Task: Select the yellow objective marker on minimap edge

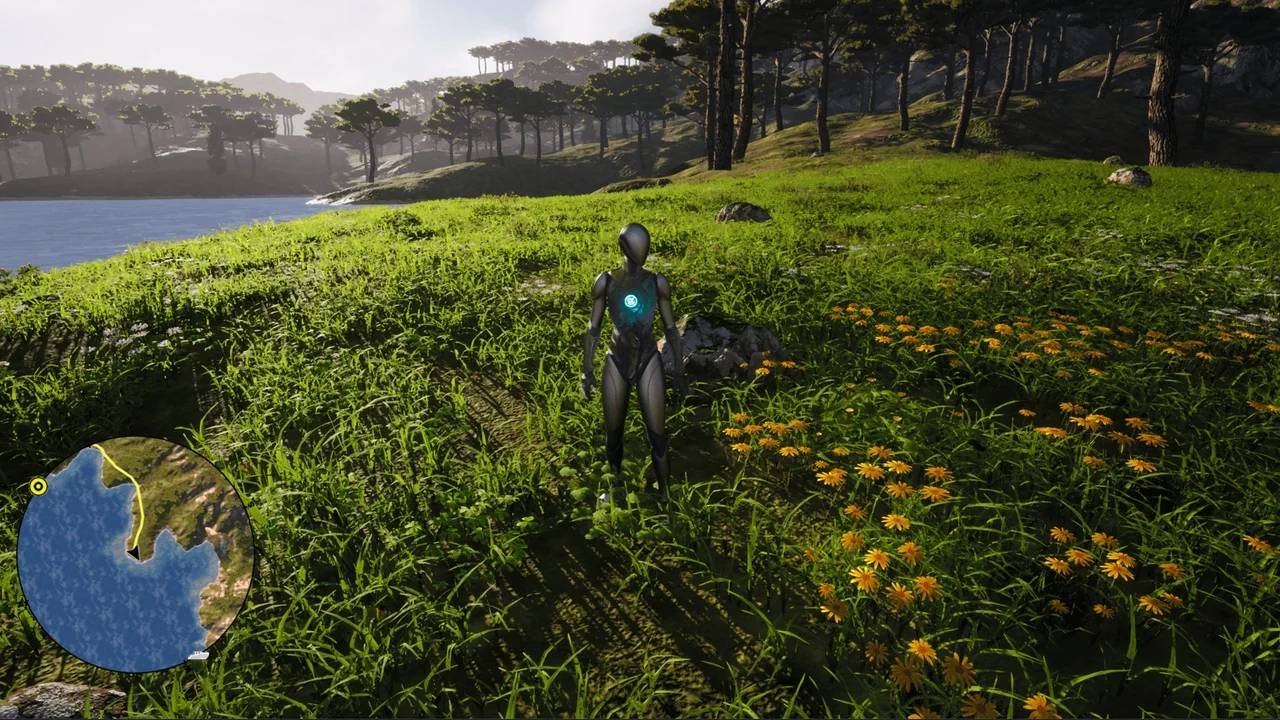Action: 38,487
